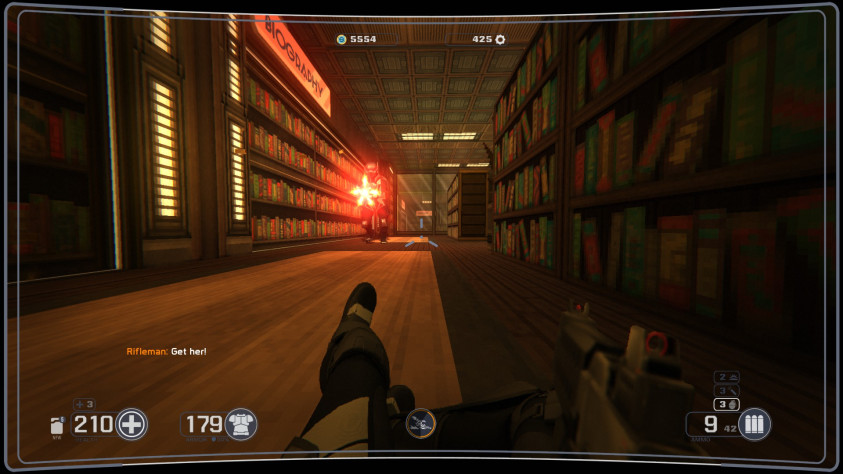Click the health cross icon
843x474 pixels.
pyautogui.click(x=131, y=424)
